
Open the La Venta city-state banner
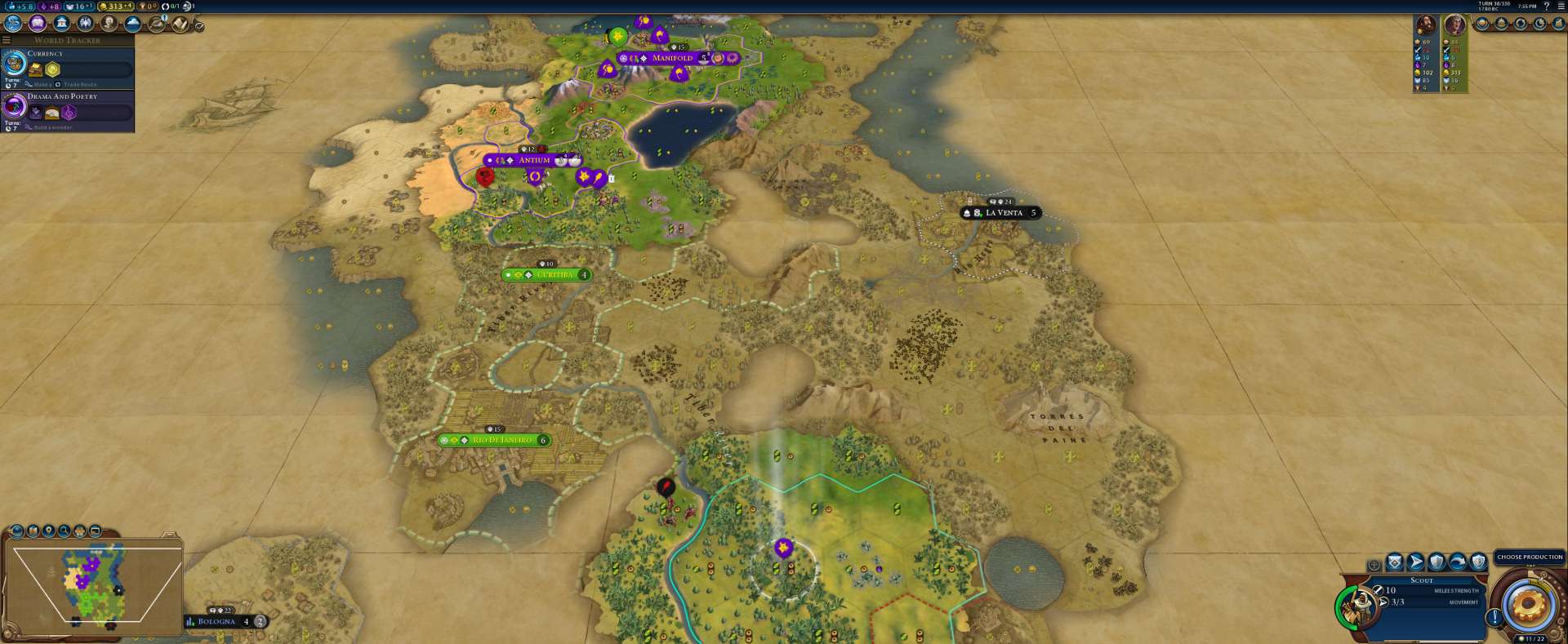1004,212
